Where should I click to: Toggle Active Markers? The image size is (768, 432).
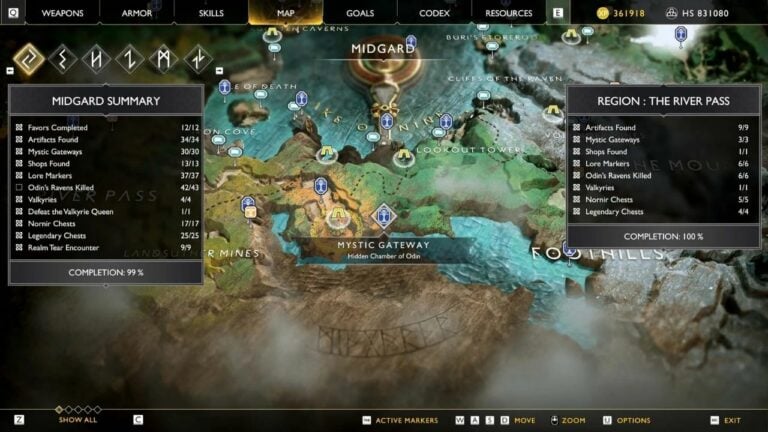point(406,420)
